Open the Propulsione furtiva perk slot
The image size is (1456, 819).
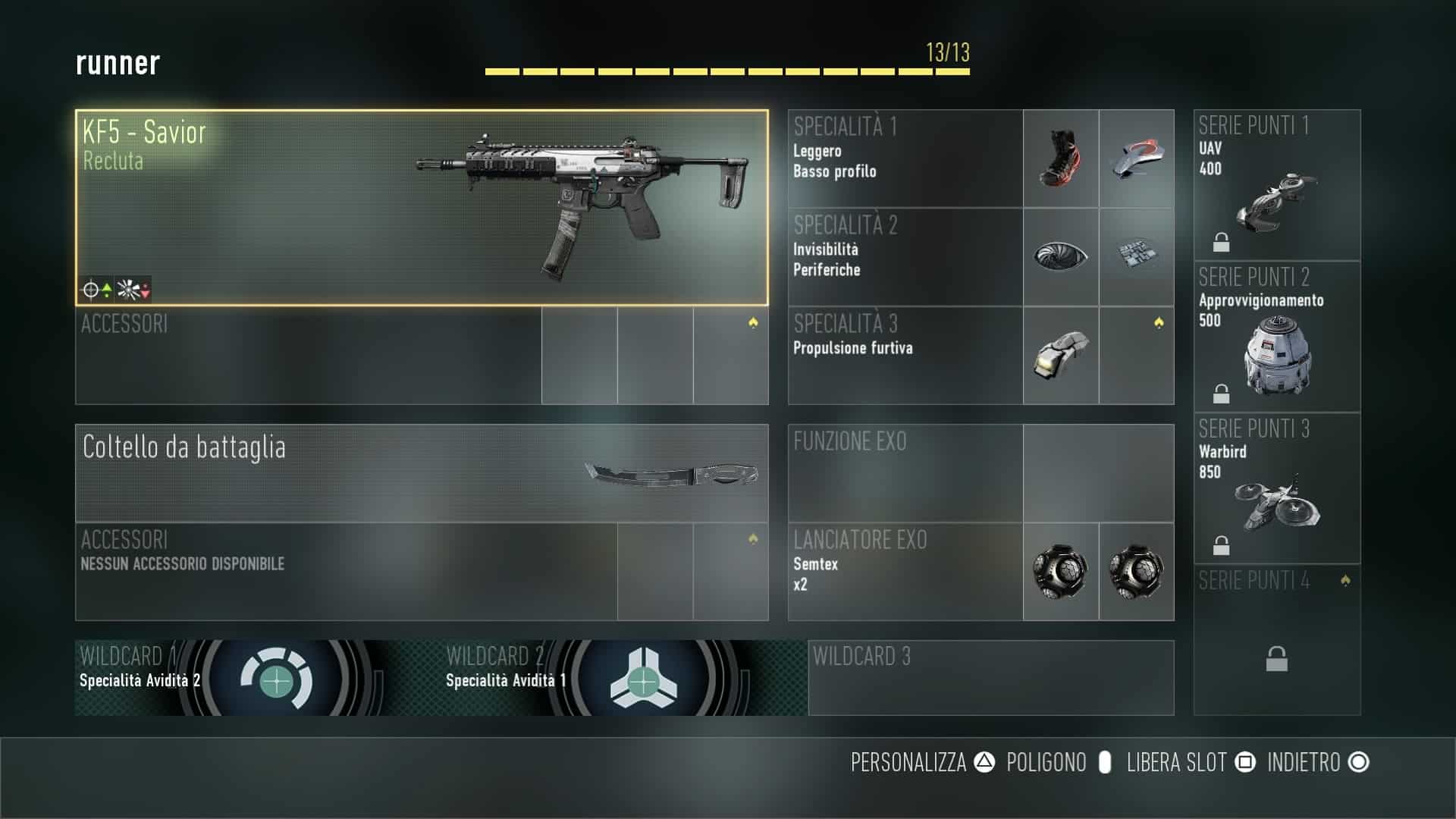click(x=1060, y=355)
